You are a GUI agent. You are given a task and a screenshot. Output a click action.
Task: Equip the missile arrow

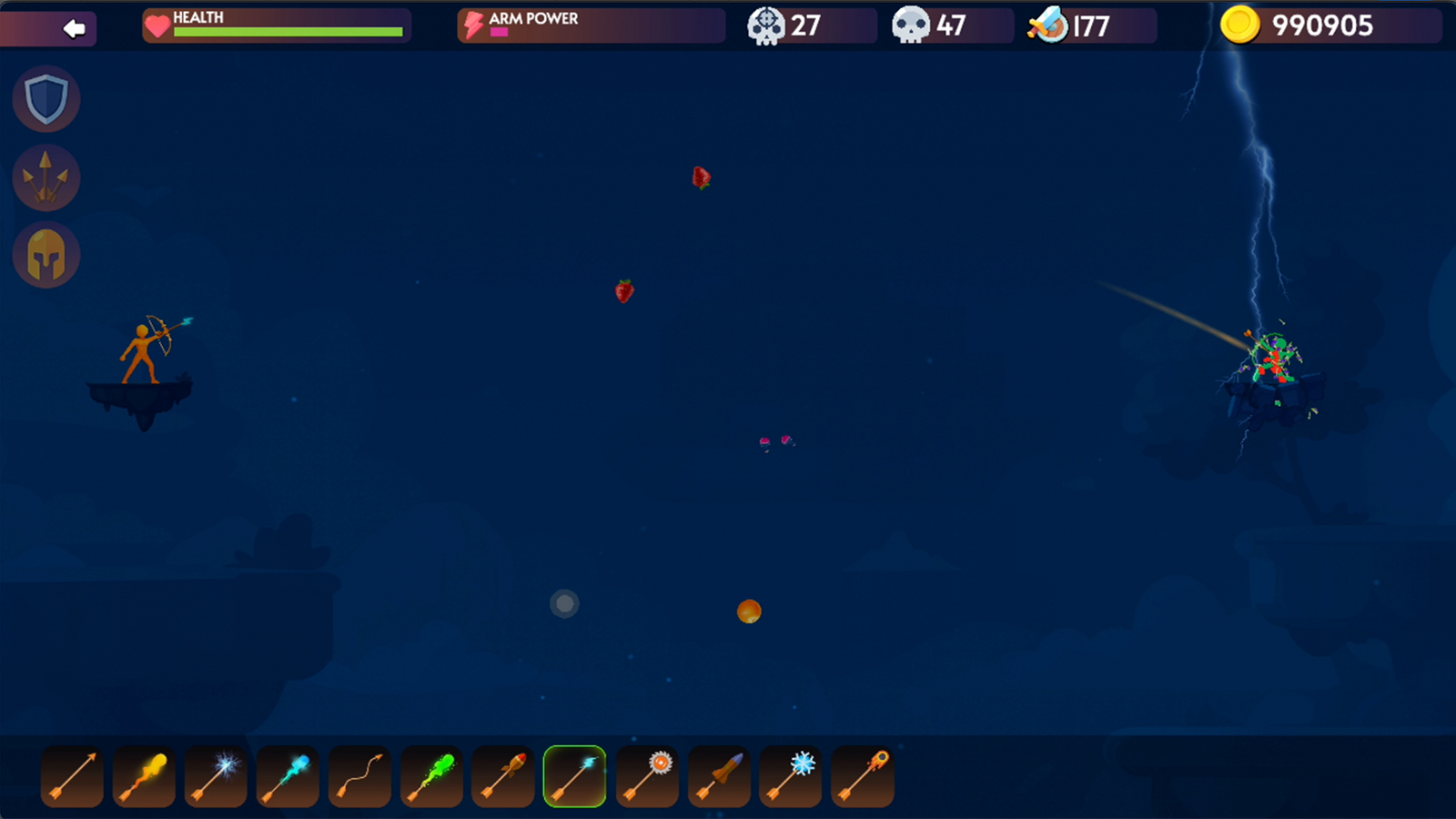pyautogui.click(x=718, y=775)
